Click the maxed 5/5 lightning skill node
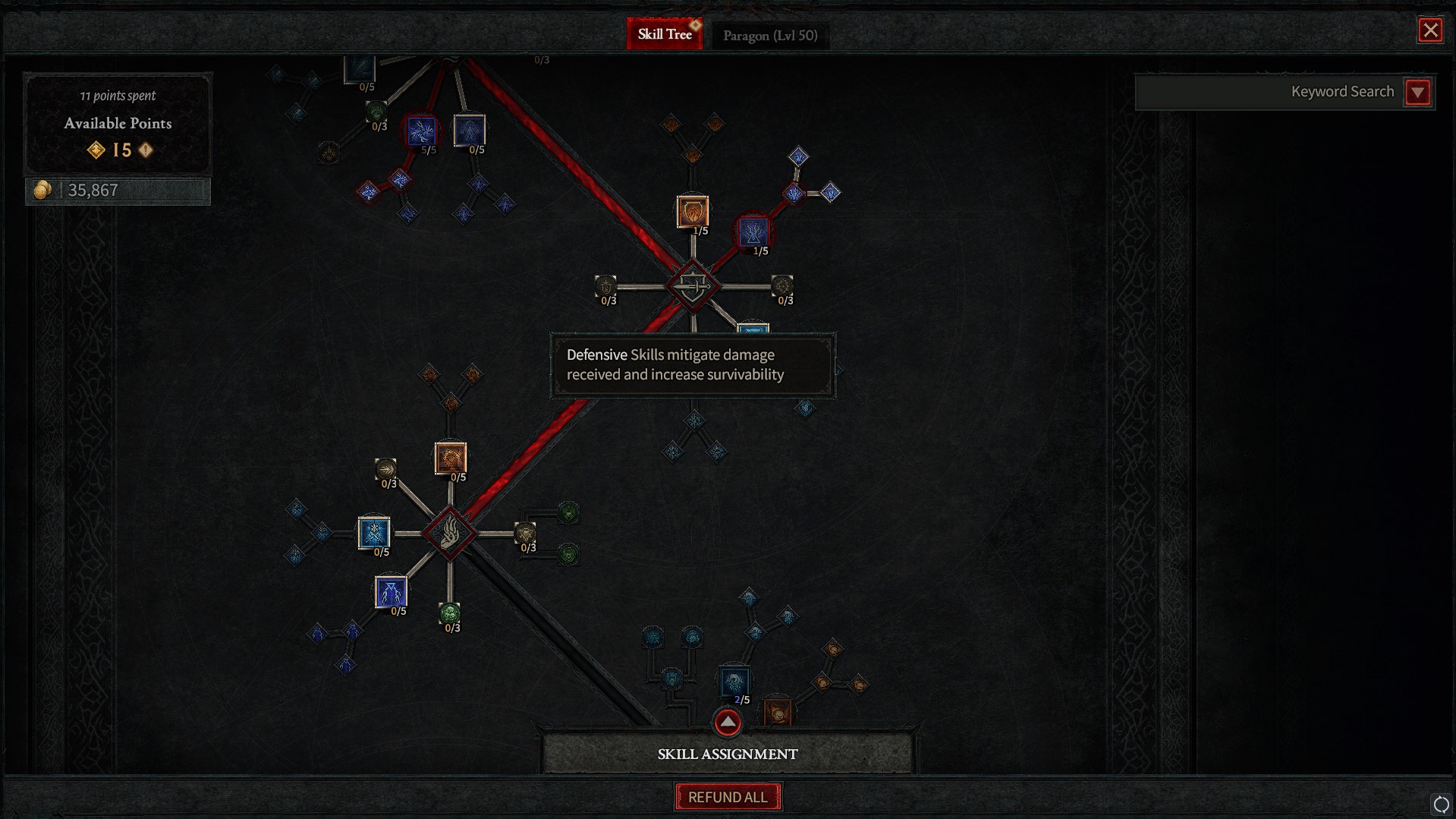This screenshot has height=819, width=1456. pyautogui.click(x=420, y=132)
